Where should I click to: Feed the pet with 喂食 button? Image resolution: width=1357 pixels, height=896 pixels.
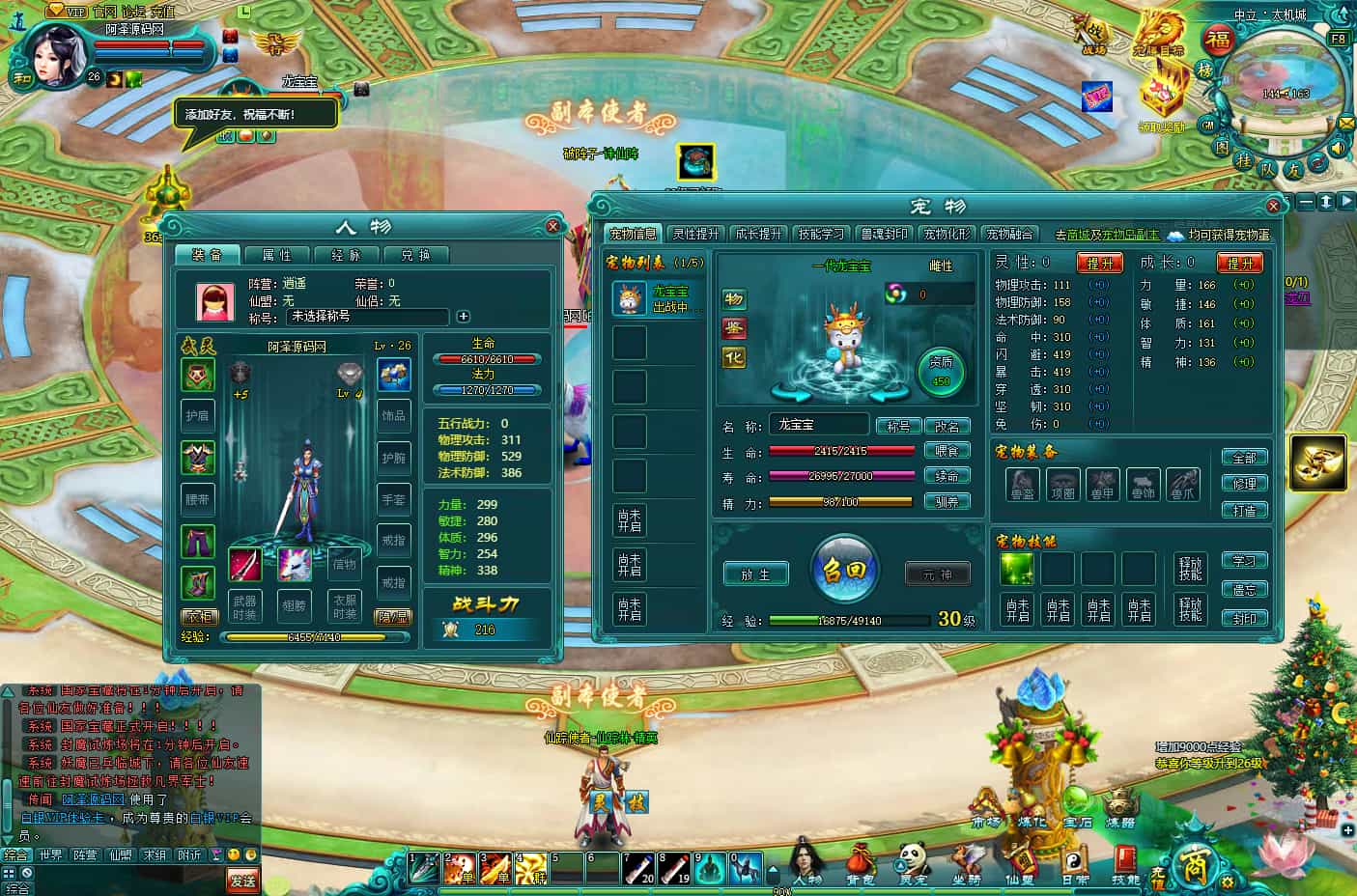pyautogui.click(x=947, y=452)
